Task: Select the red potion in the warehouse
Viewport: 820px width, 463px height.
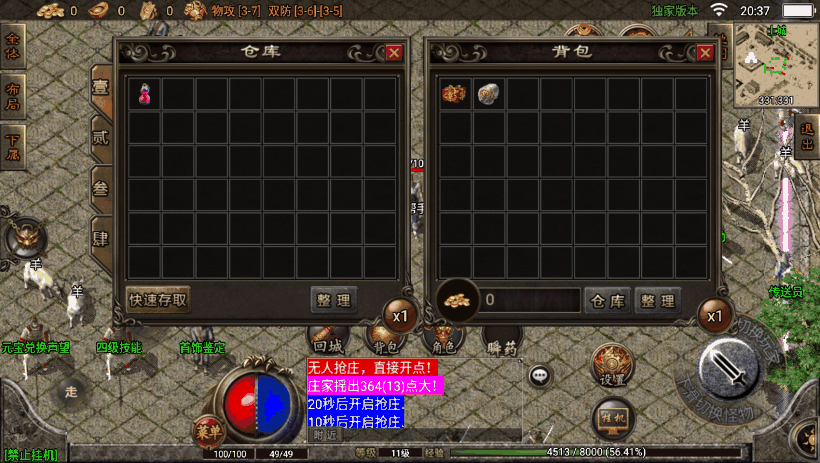Action: (146, 94)
